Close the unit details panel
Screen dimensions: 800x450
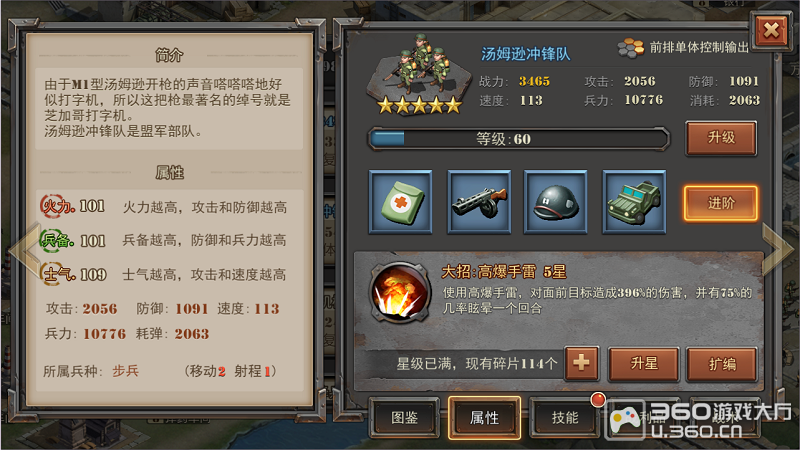pos(771,31)
